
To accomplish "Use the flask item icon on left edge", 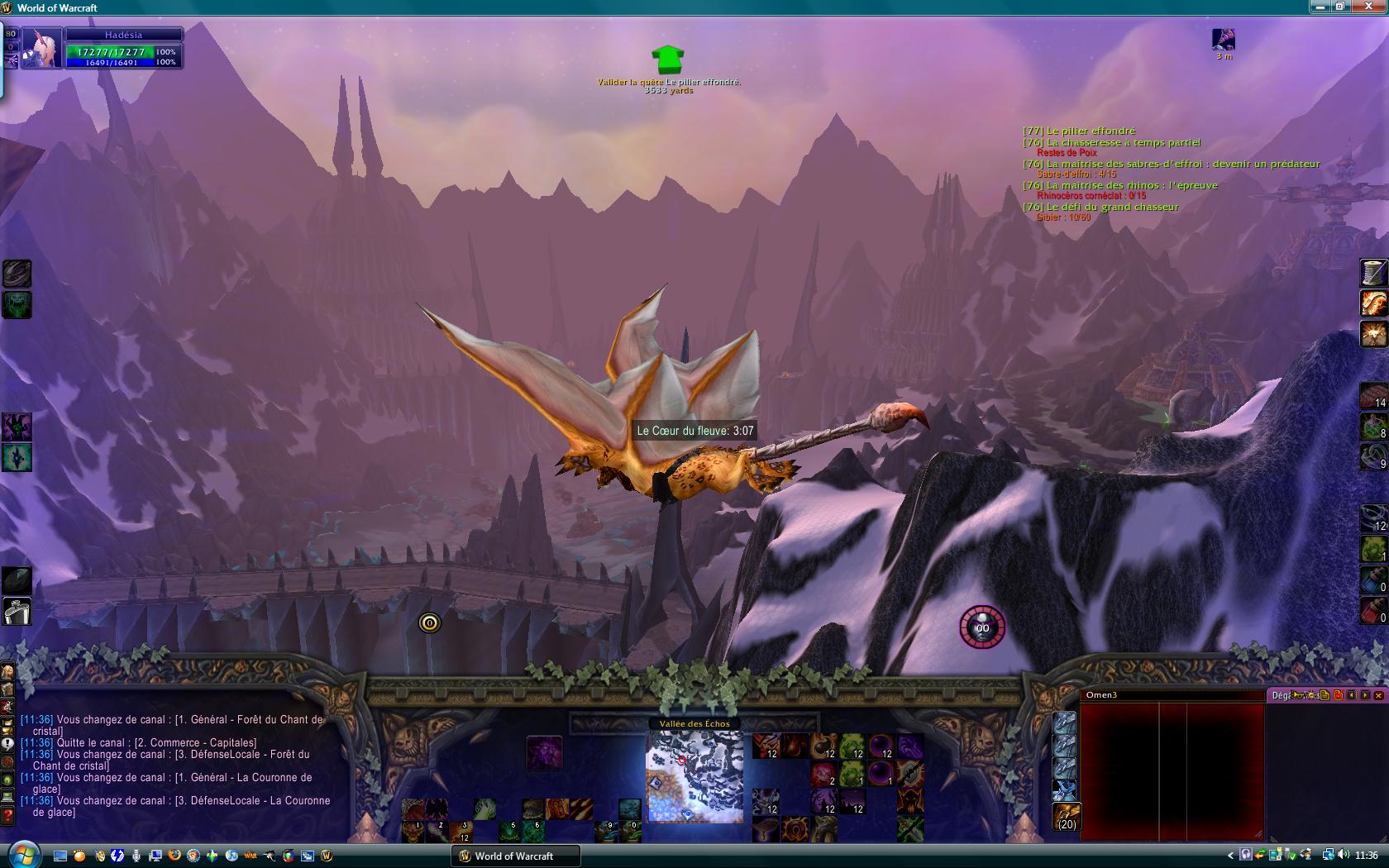I will 17,612.
